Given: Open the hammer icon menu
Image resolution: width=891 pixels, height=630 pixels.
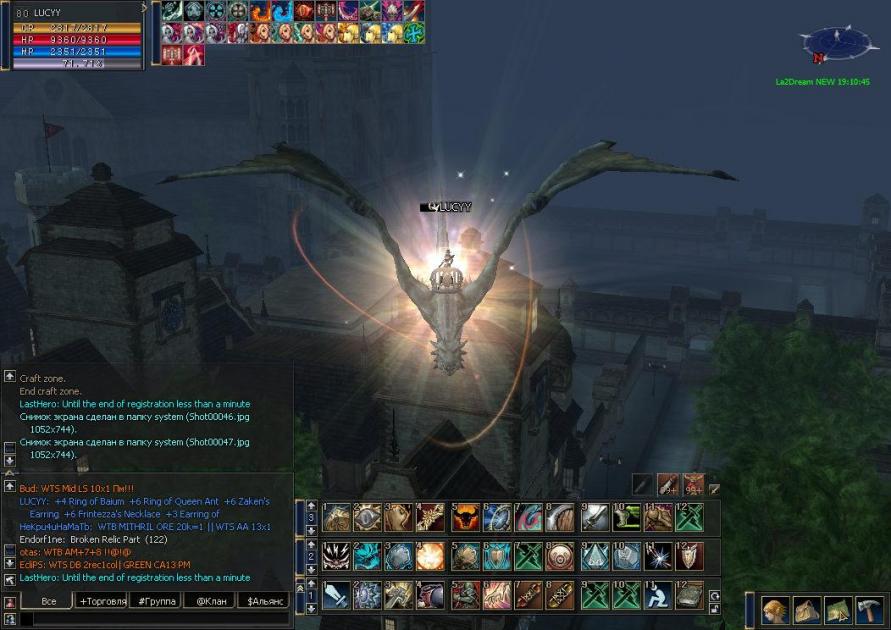Looking at the screenshot, I should (867, 608).
